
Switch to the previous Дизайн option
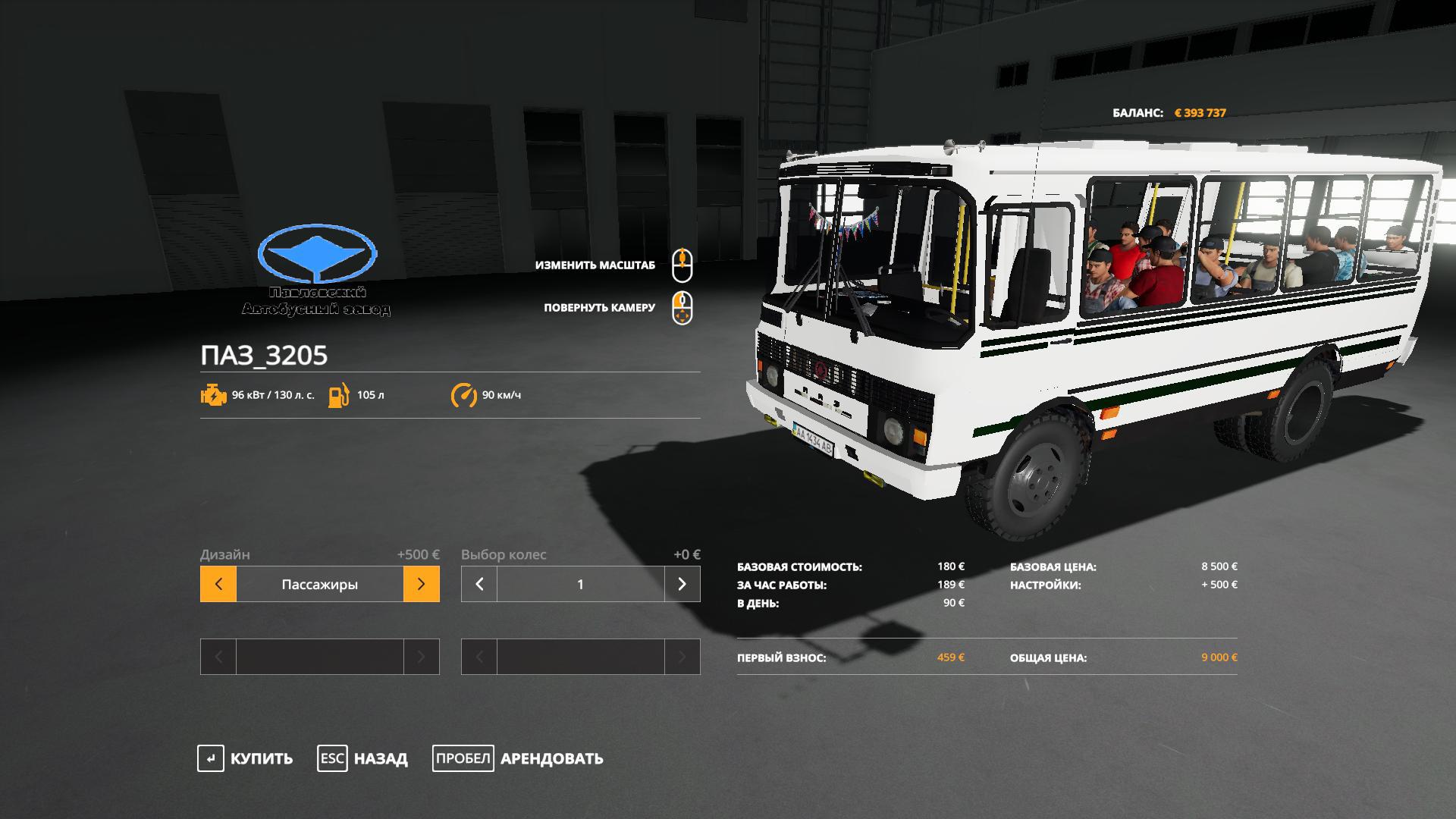(x=218, y=584)
